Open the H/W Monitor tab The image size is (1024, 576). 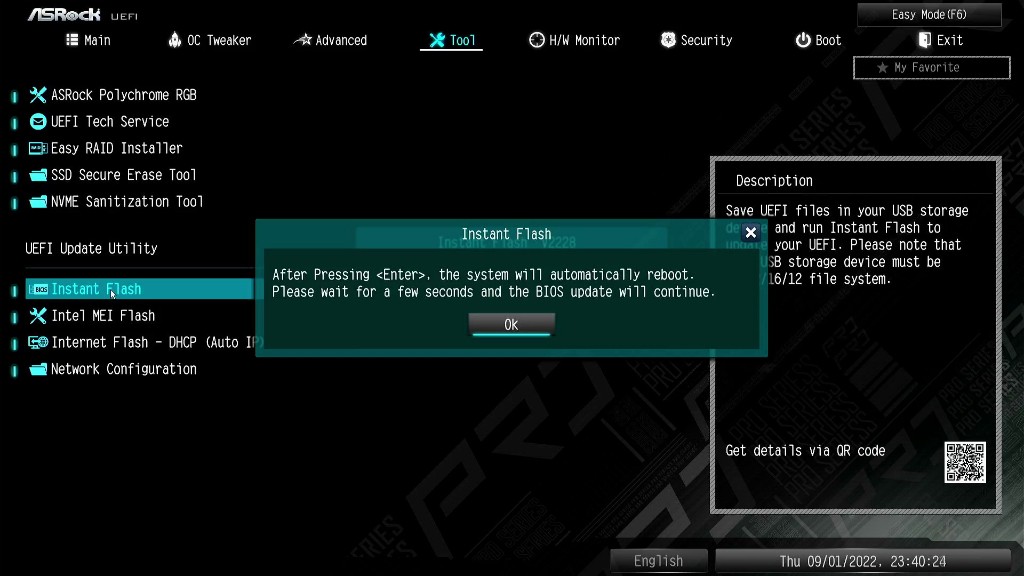click(574, 40)
